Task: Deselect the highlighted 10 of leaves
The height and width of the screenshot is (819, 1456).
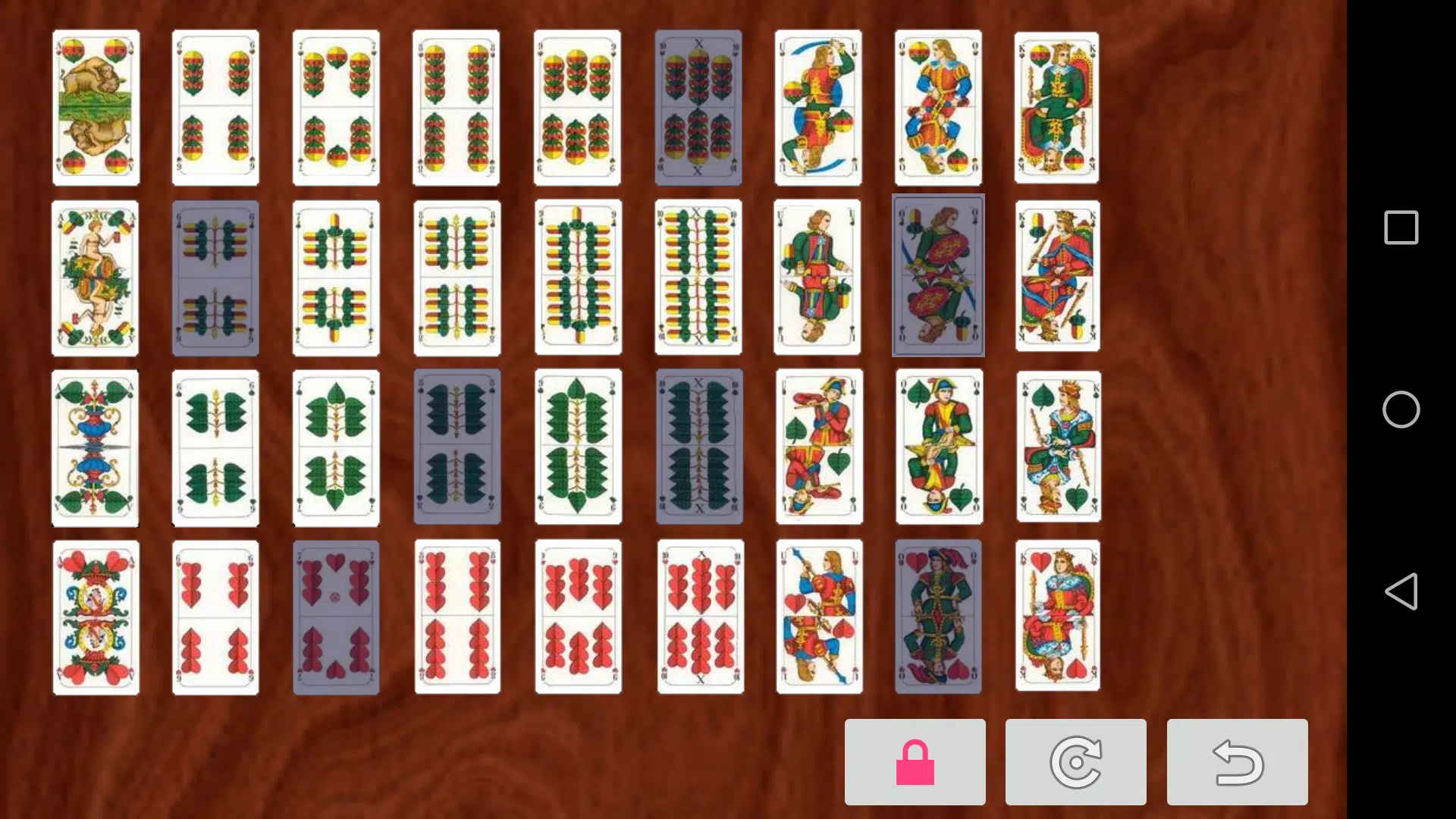Action: pos(698,446)
